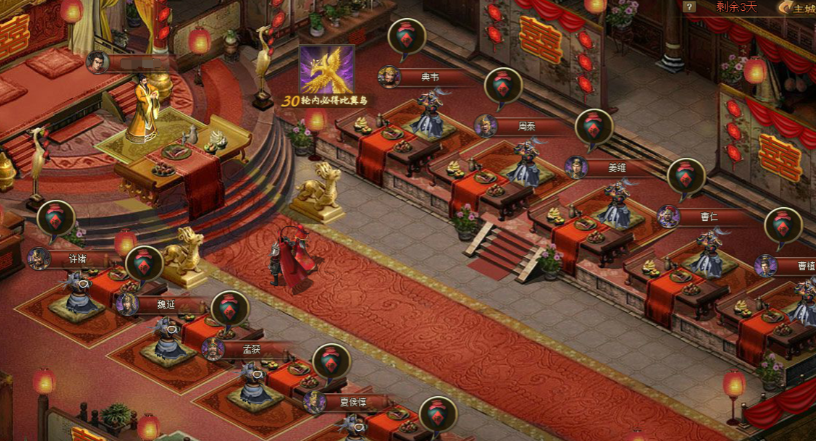Viewport: 816px width, 441px height.
Task: Open the golden phoenix reward icon
Action: (x=326, y=70)
